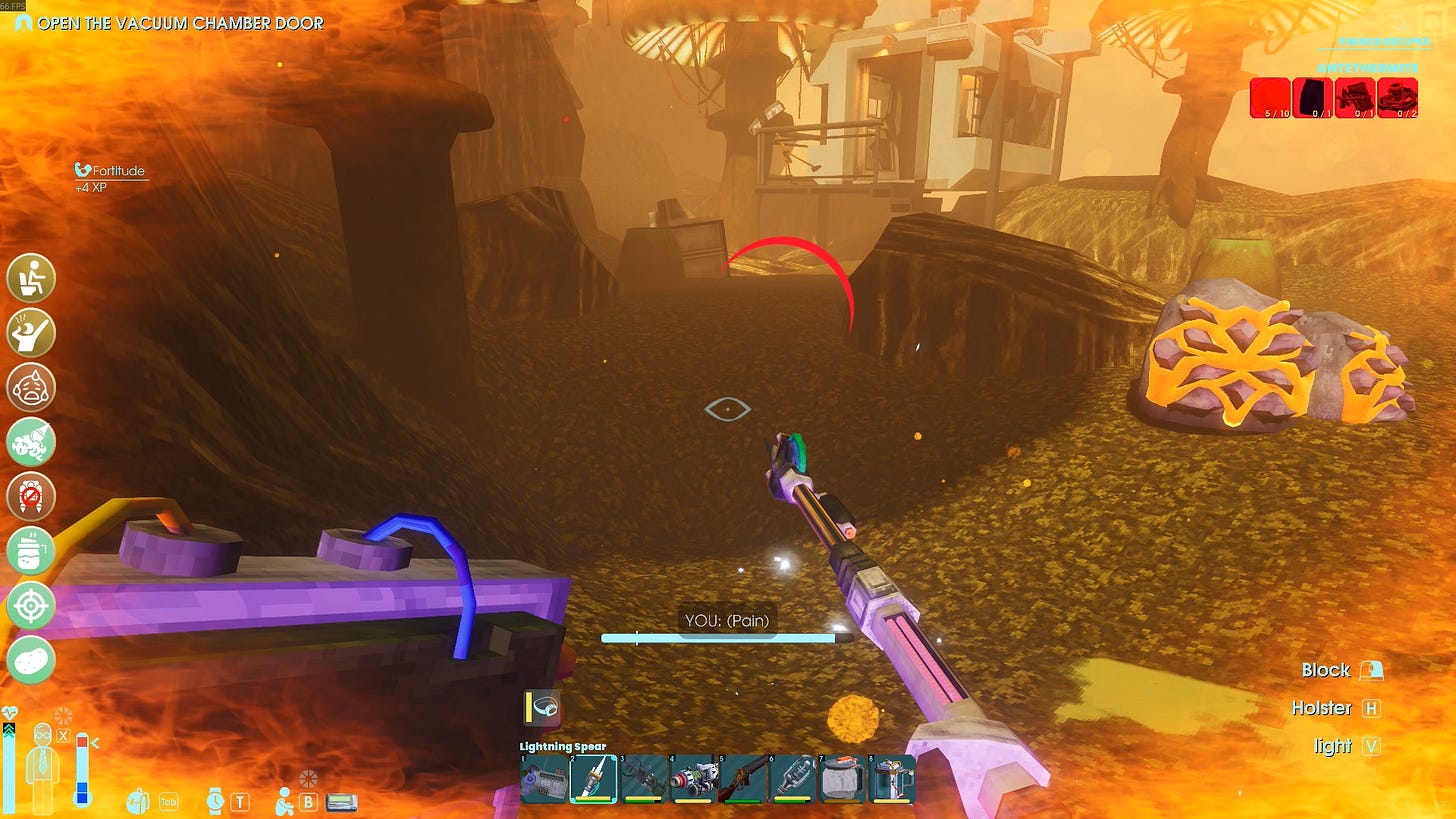Pick the canister mug in slot 8
1456x819 pixels.
tap(891, 778)
